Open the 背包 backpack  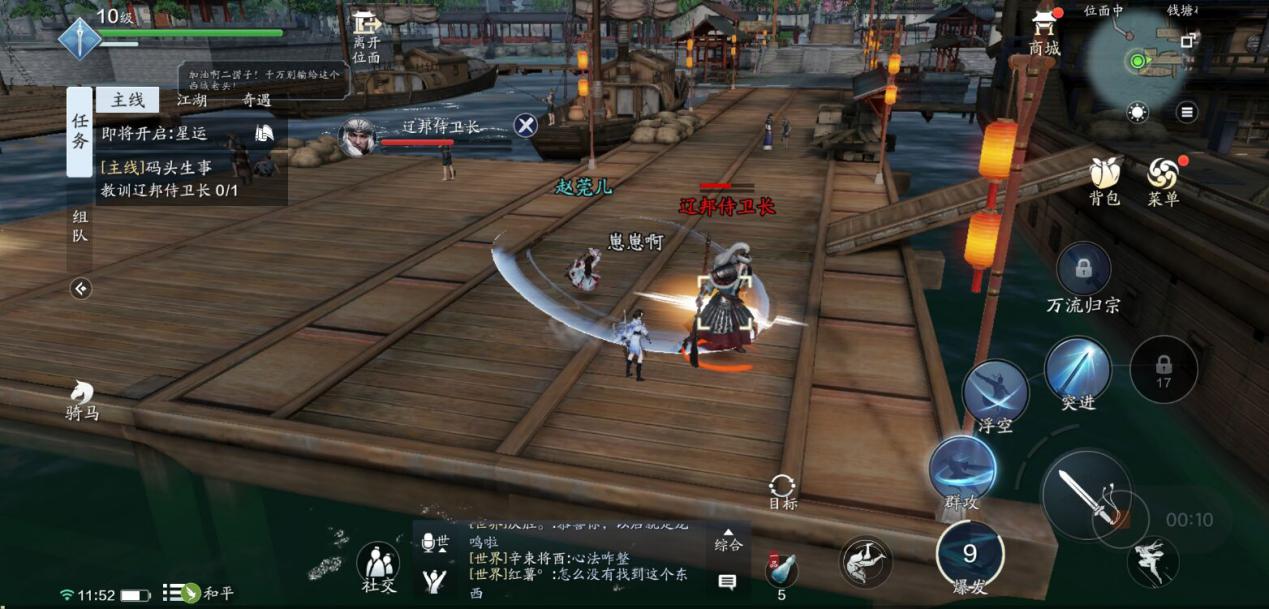1104,178
